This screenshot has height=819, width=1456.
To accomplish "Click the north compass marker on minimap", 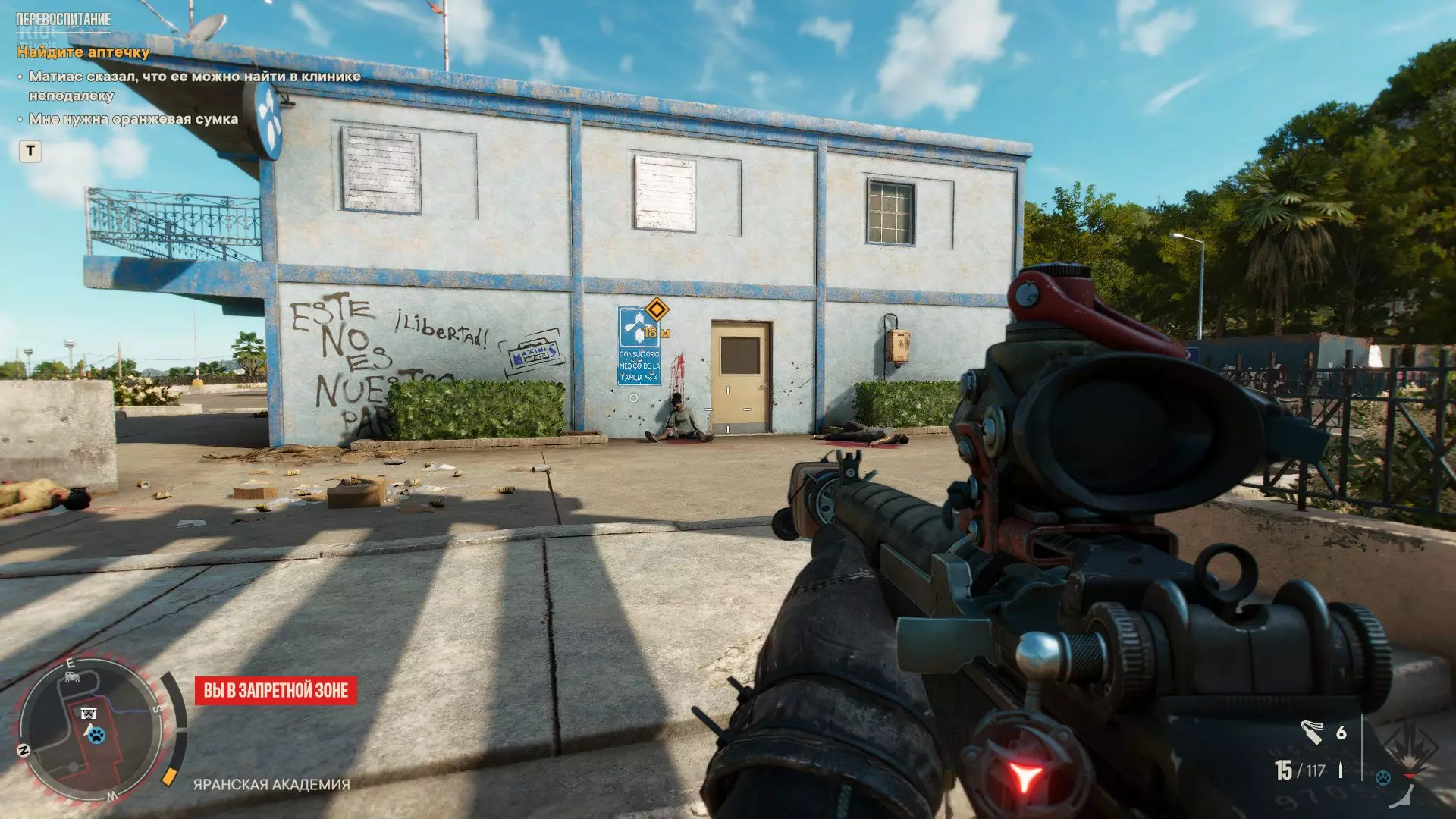I will tap(24, 750).
